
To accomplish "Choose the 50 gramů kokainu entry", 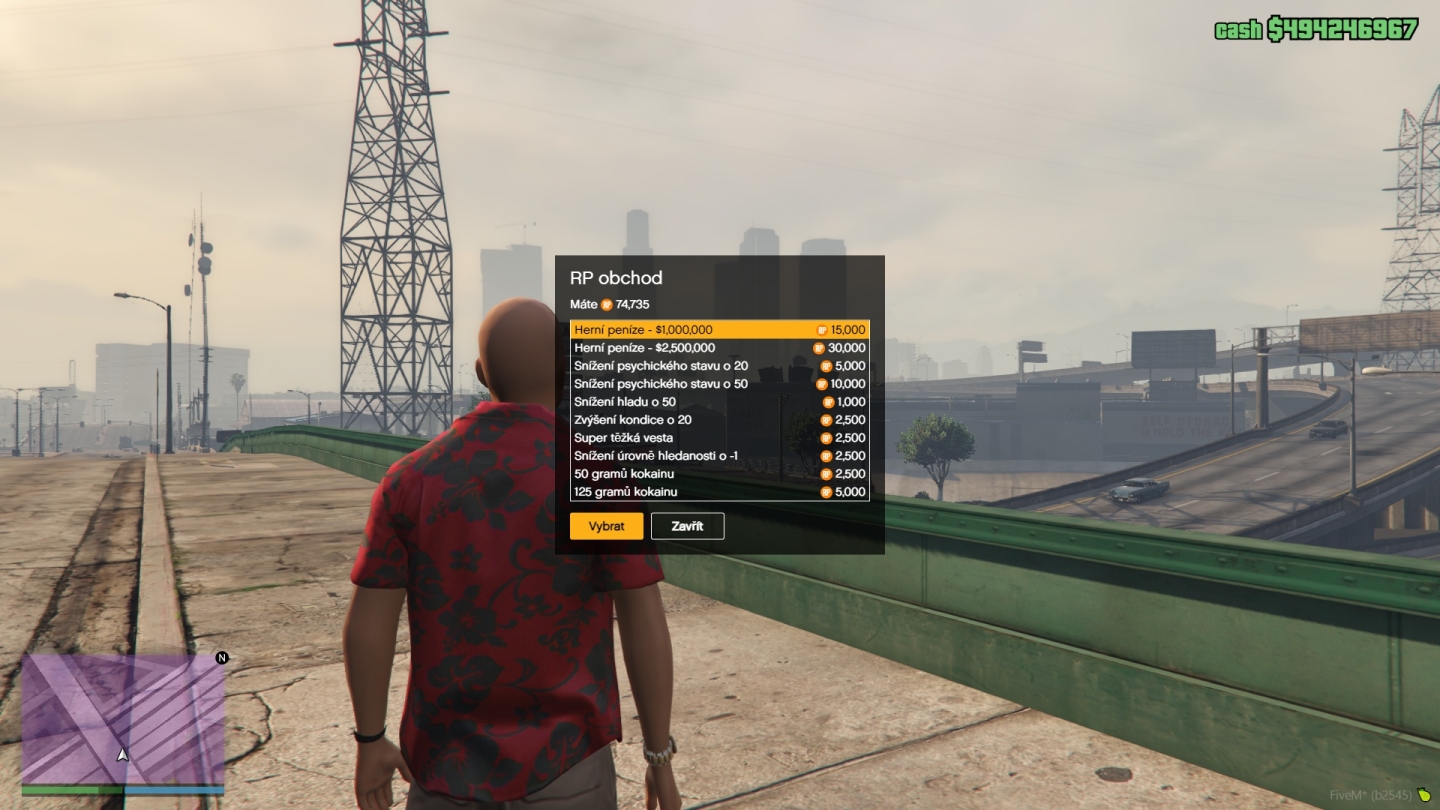I will pyautogui.click(x=719, y=474).
